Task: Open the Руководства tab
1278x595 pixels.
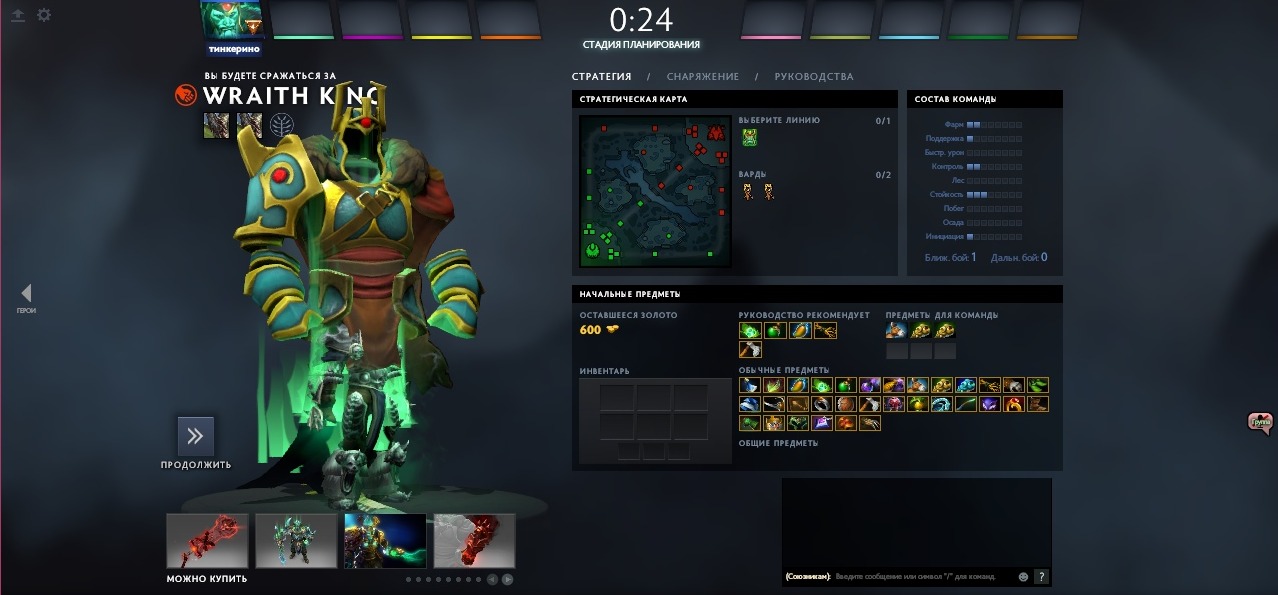Action: click(x=813, y=77)
